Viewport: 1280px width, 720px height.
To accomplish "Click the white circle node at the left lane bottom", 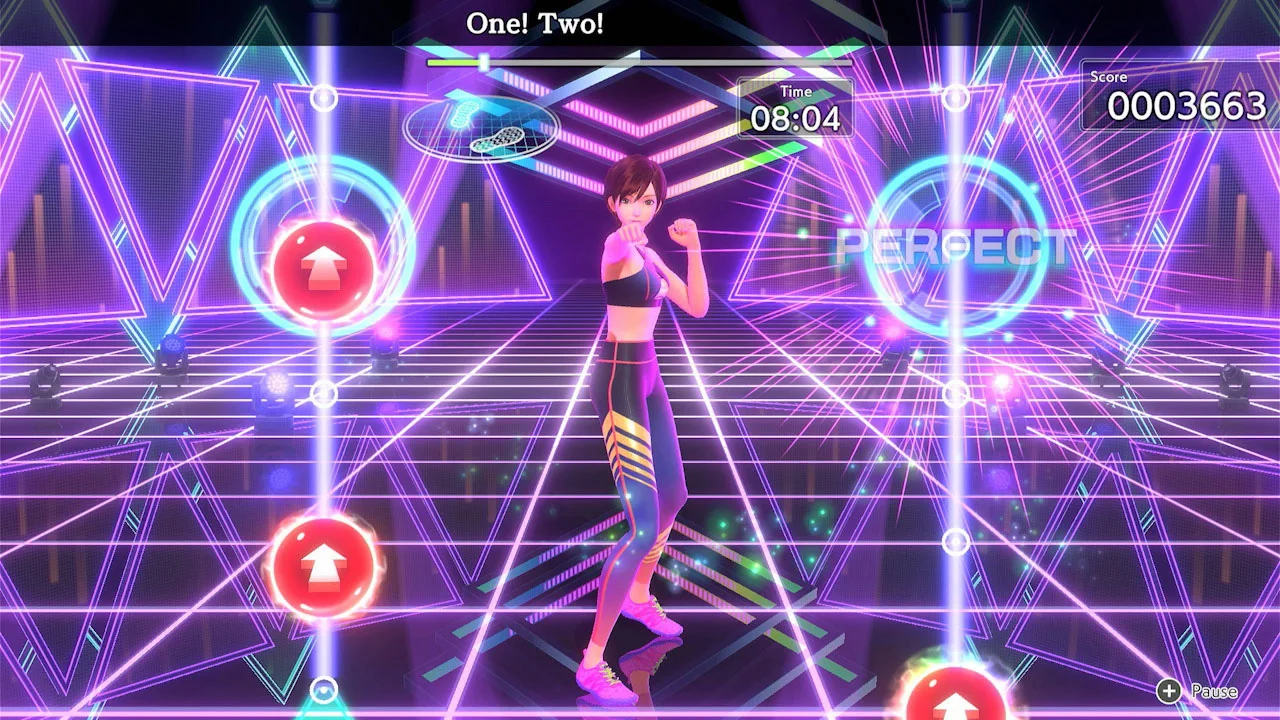I will pos(322,688).
